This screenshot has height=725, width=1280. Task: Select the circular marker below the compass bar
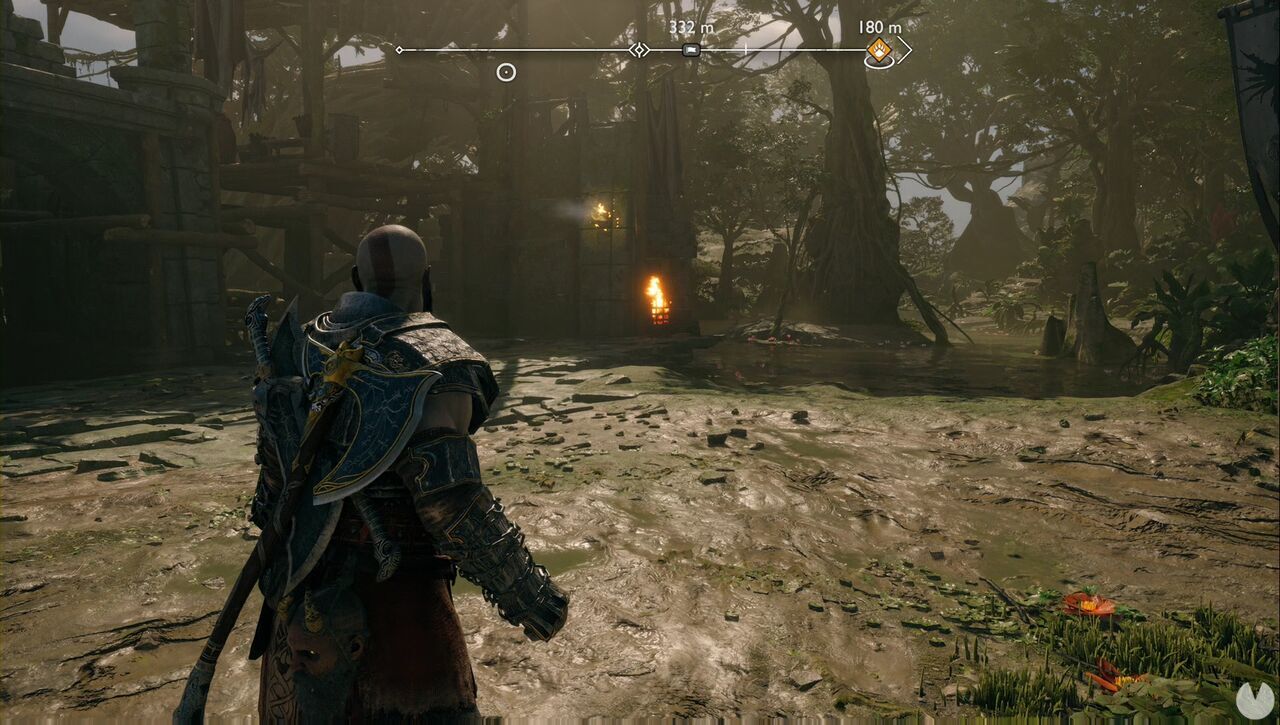[x=504, y=72]
